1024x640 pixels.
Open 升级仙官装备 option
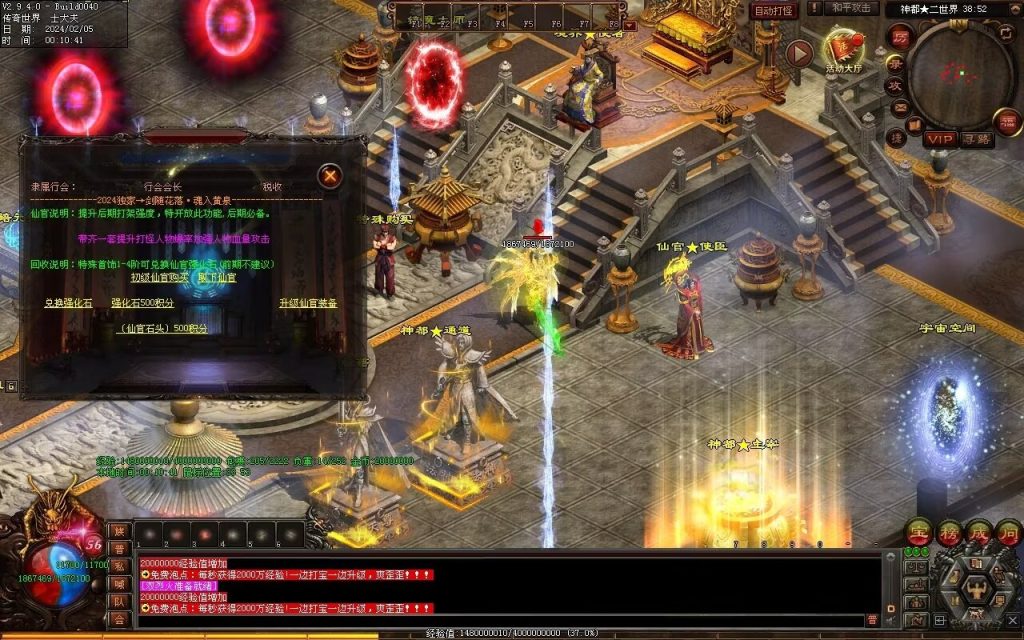tap(308, 303)
